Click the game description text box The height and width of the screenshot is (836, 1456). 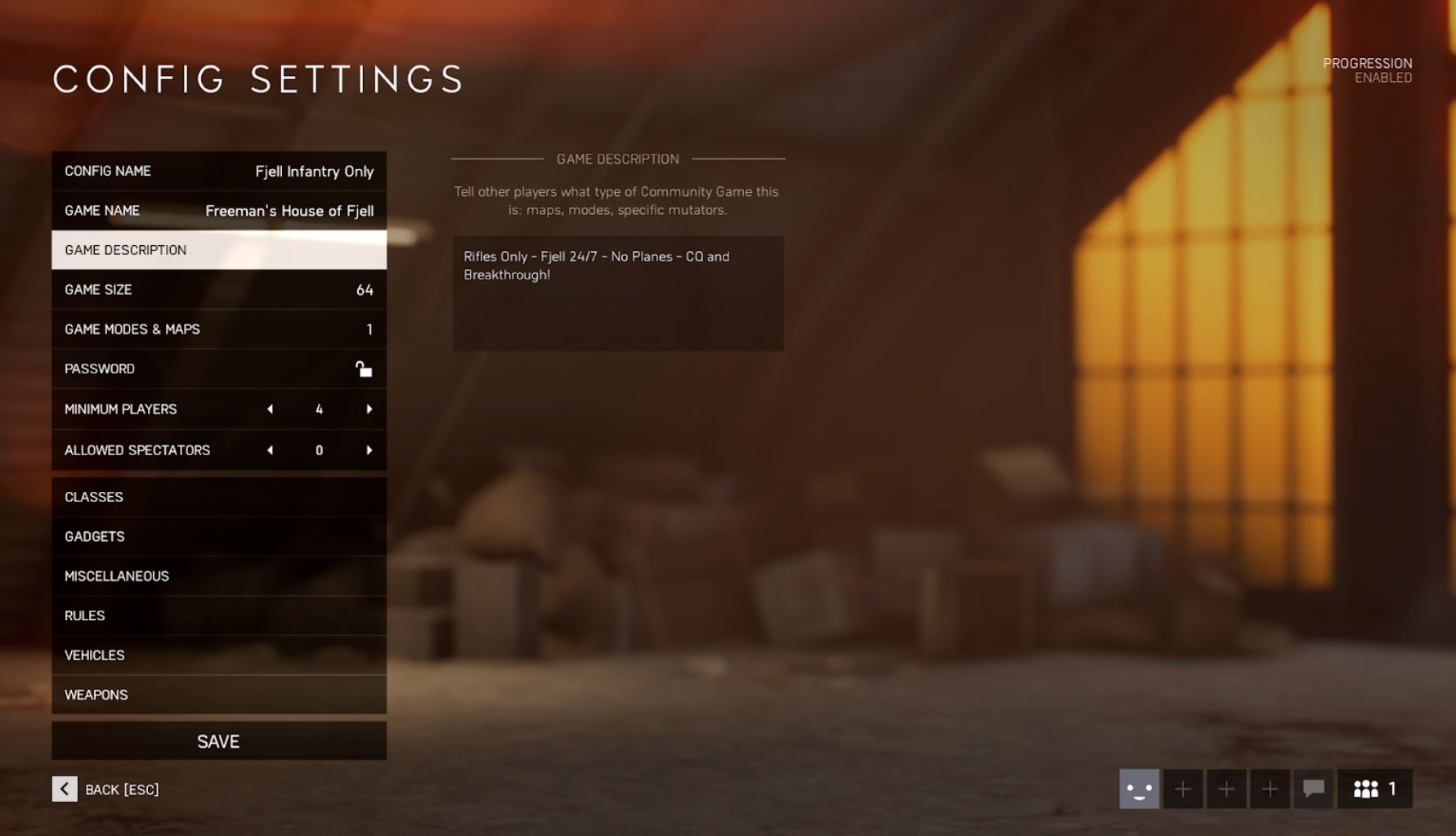[x=617, y=293]
